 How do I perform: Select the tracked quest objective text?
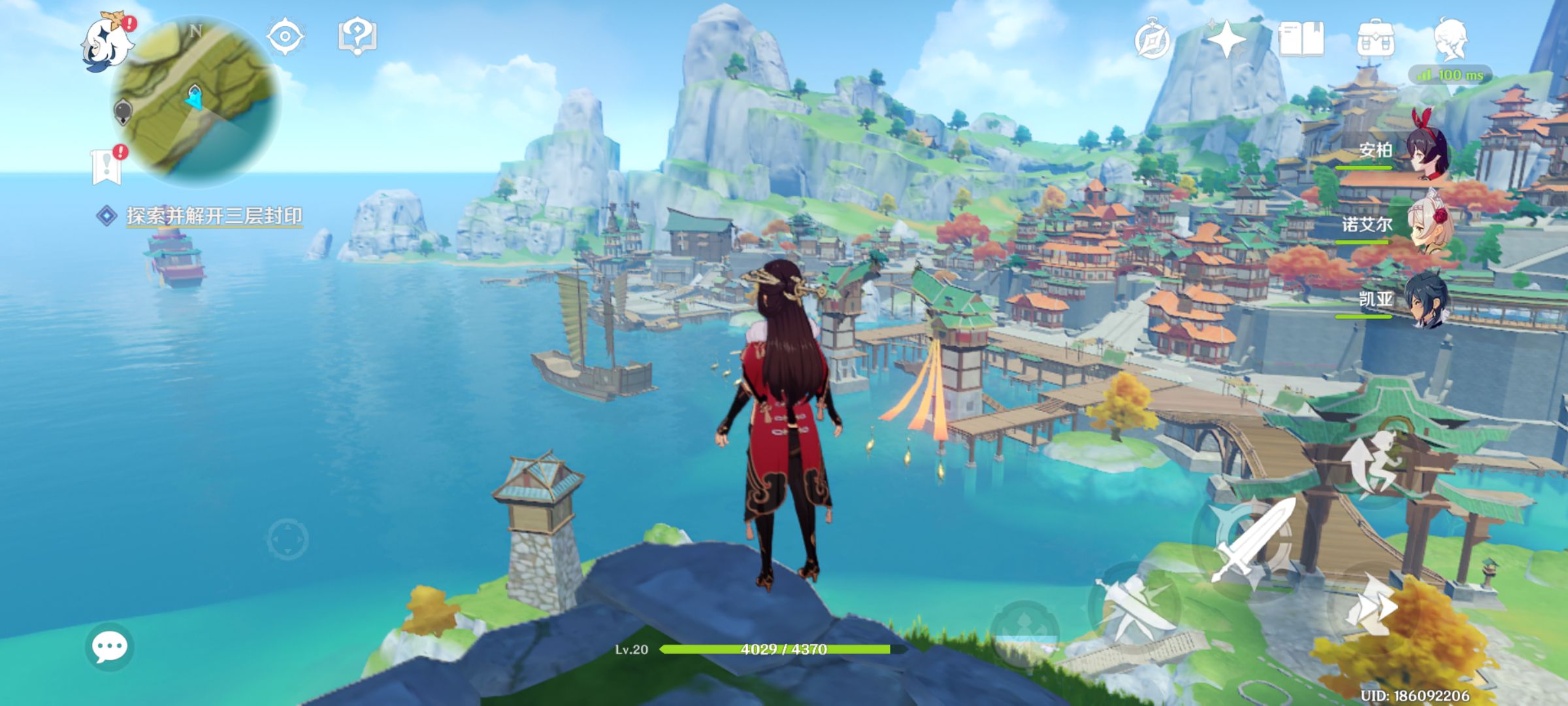pos(214,216)
